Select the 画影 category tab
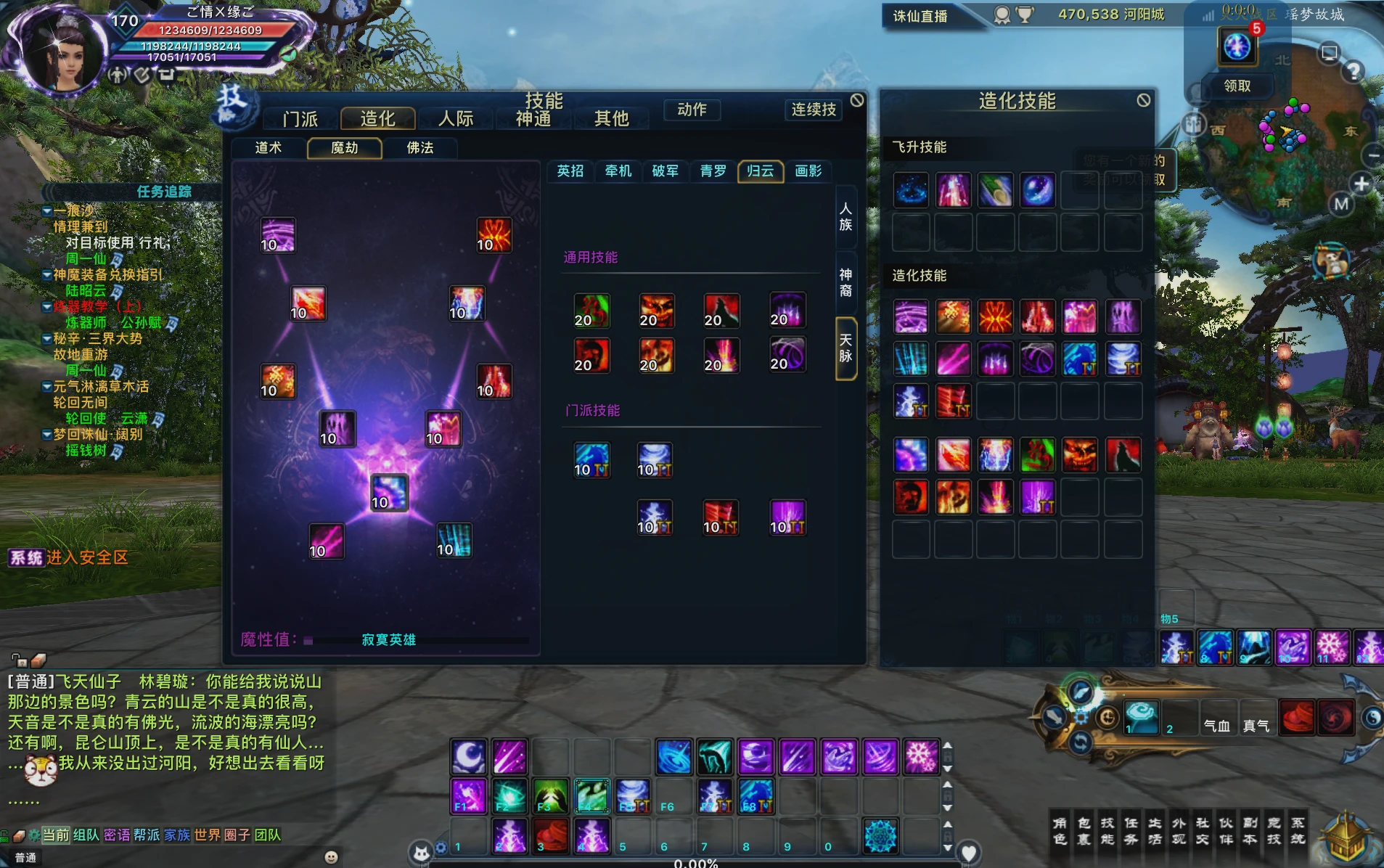 click(808, 171)
